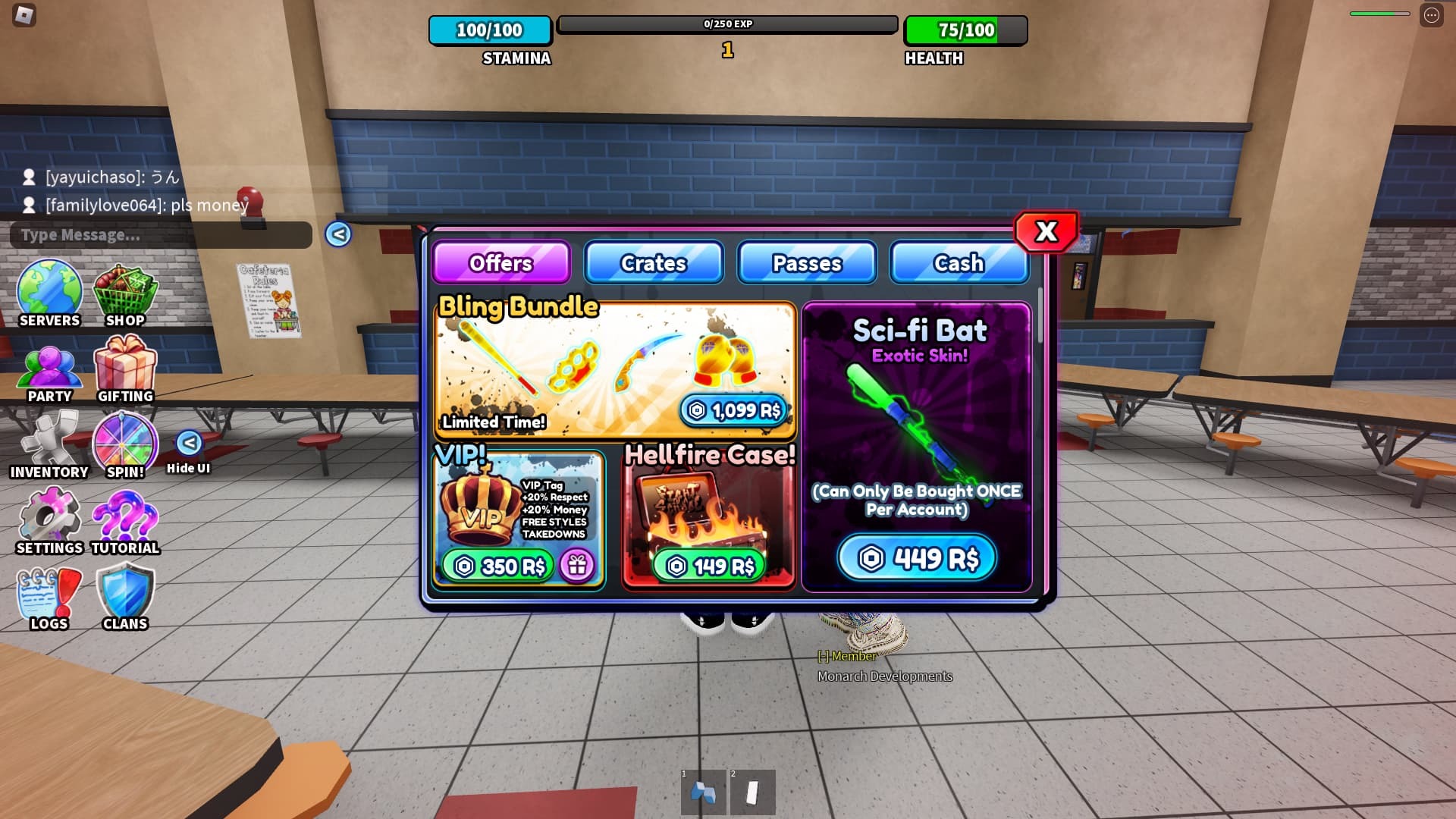Open the Party menu
This screenshot has width=1456, height=819.
tap(49, 373)
